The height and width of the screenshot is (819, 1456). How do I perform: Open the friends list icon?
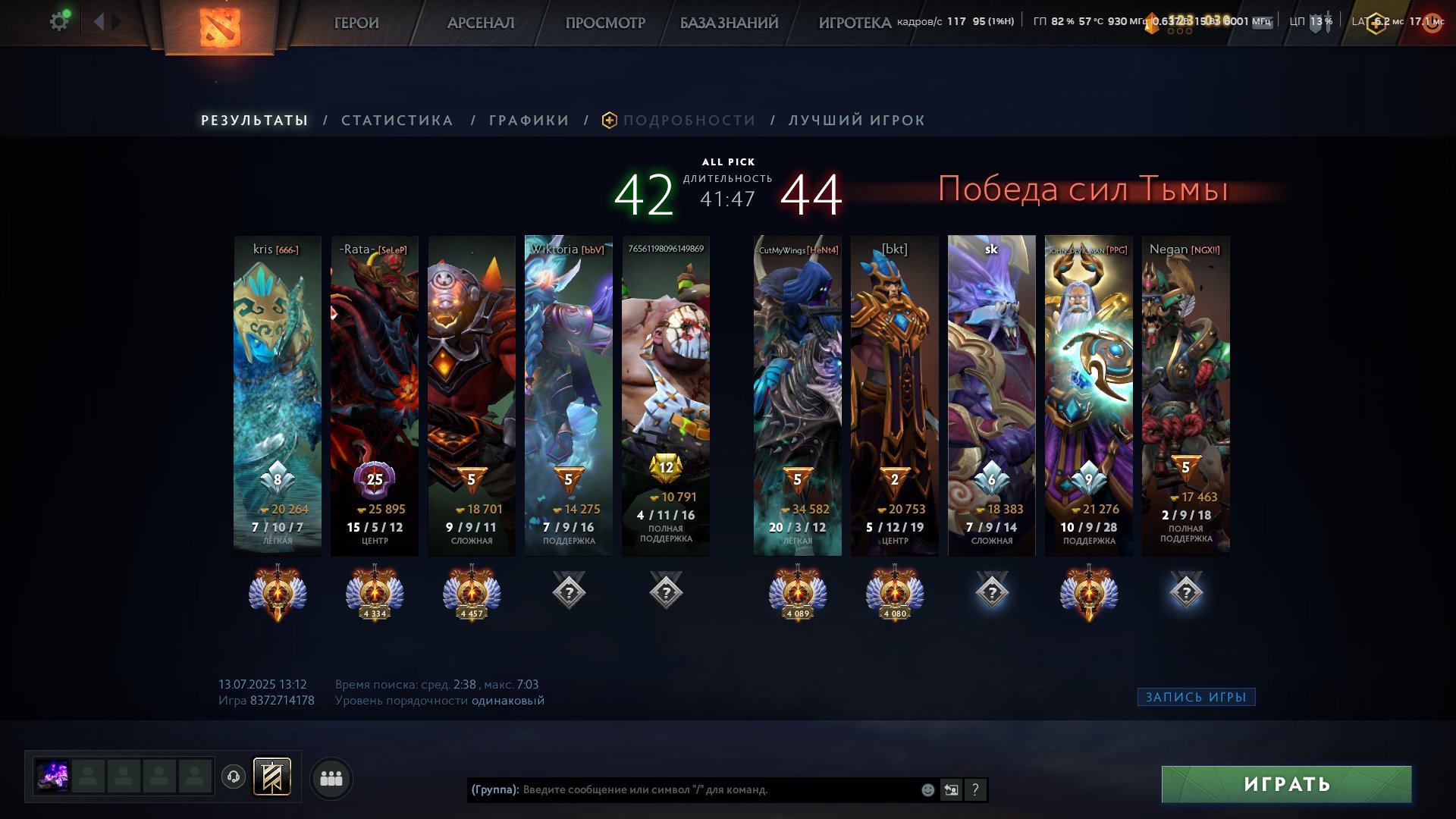click(331, 777)
